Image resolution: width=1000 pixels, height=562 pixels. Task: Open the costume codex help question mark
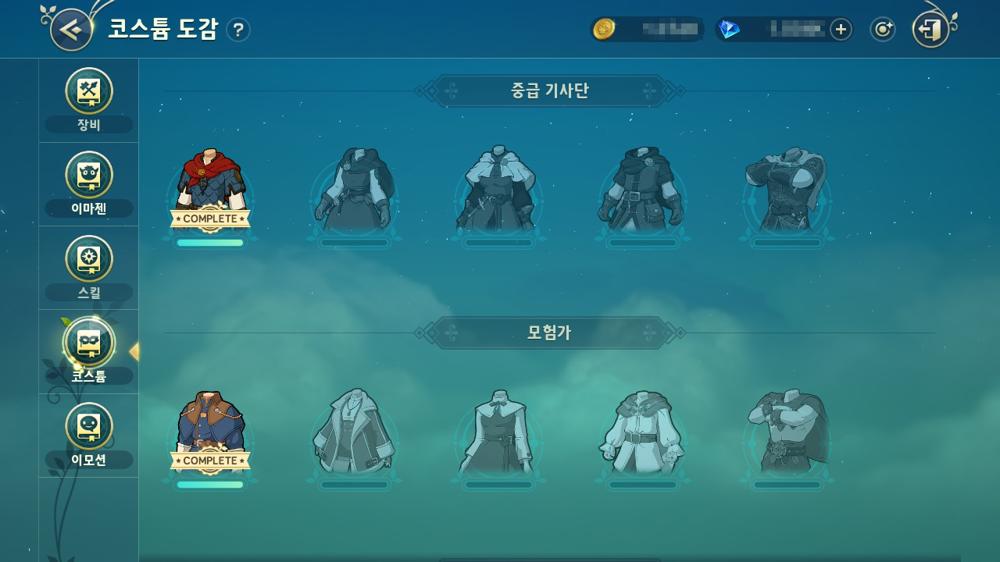click(x=237, y=30)
